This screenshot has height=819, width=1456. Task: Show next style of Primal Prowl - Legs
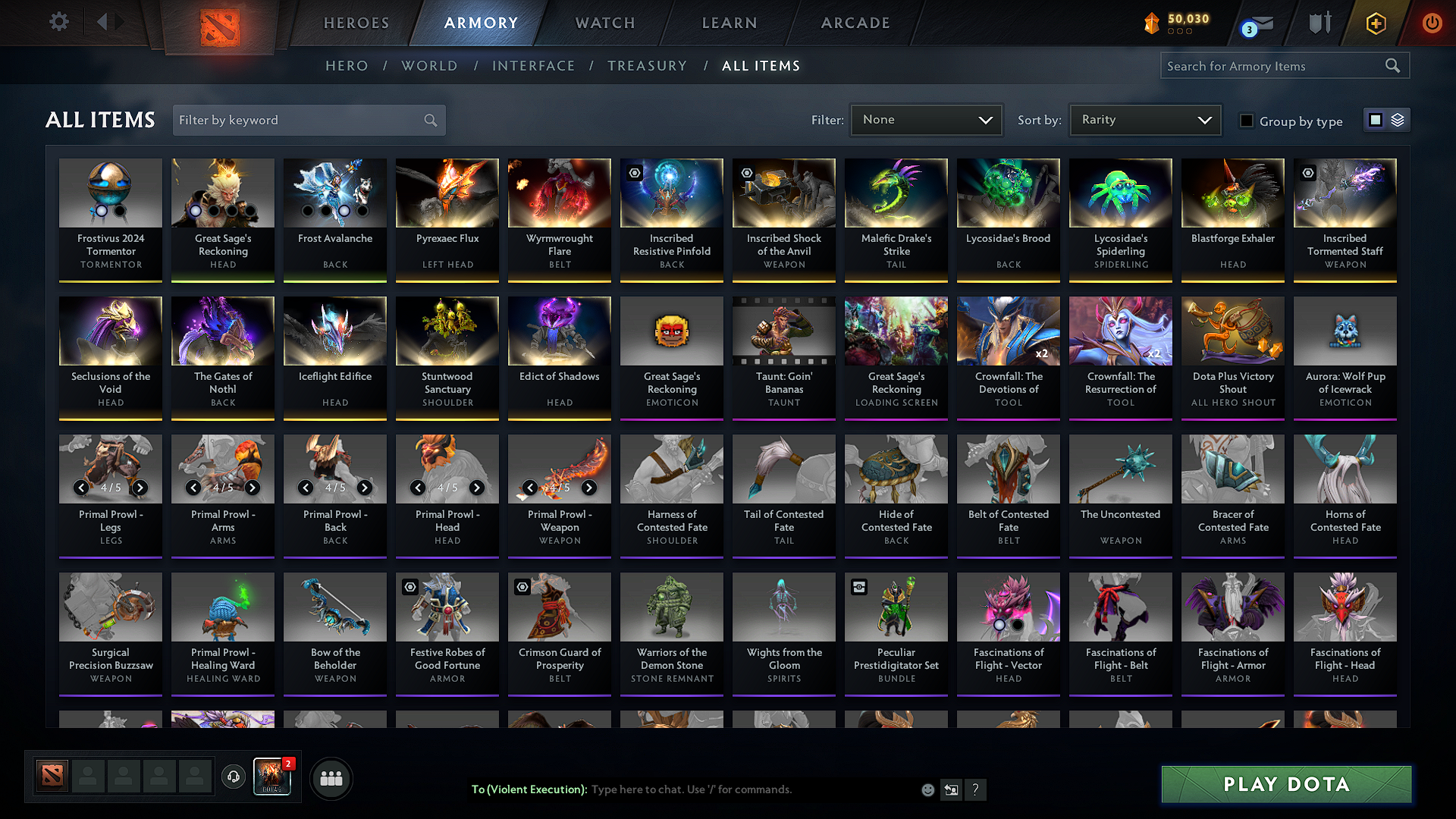pos(140,488)
